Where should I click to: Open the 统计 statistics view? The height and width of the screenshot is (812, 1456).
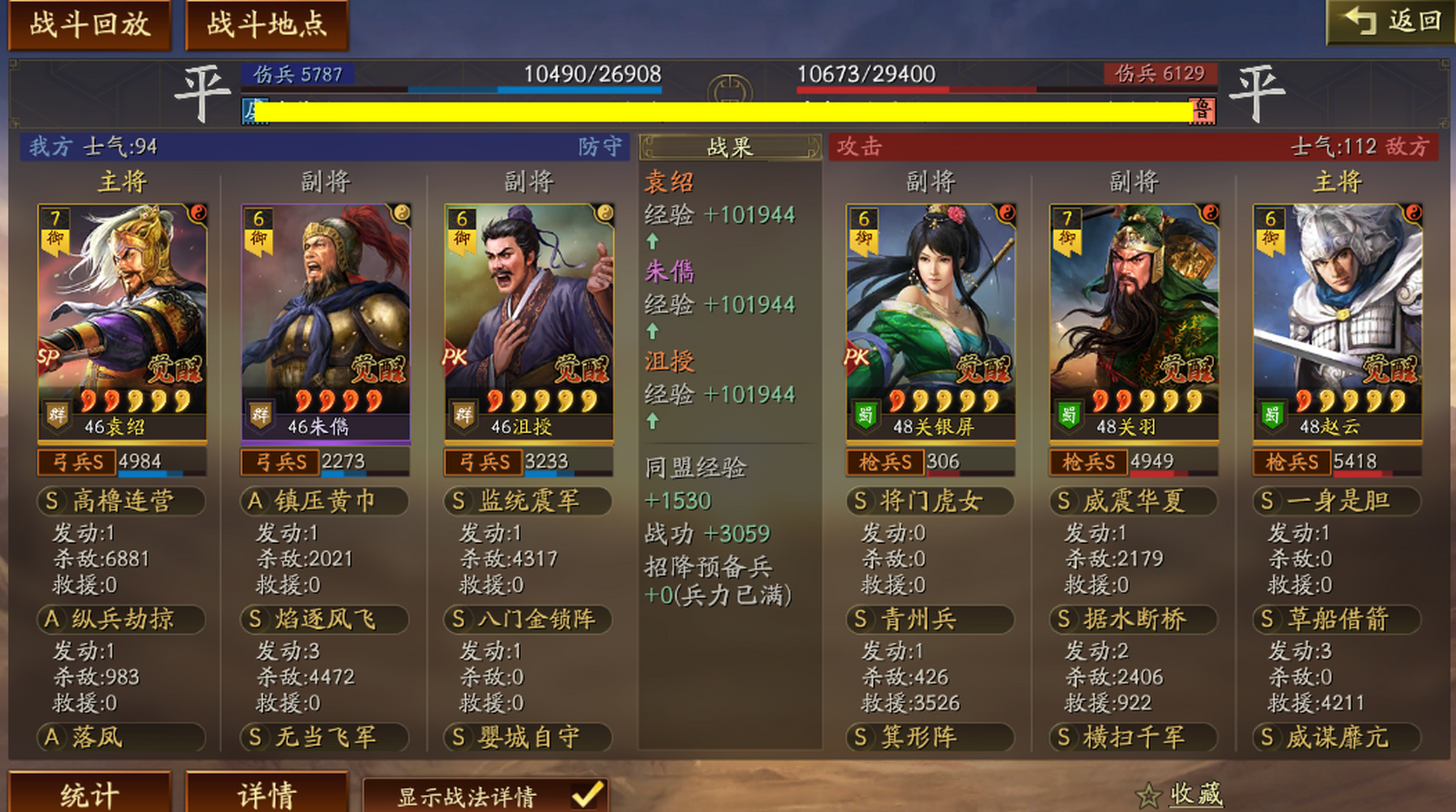click(x=89, y=793)
